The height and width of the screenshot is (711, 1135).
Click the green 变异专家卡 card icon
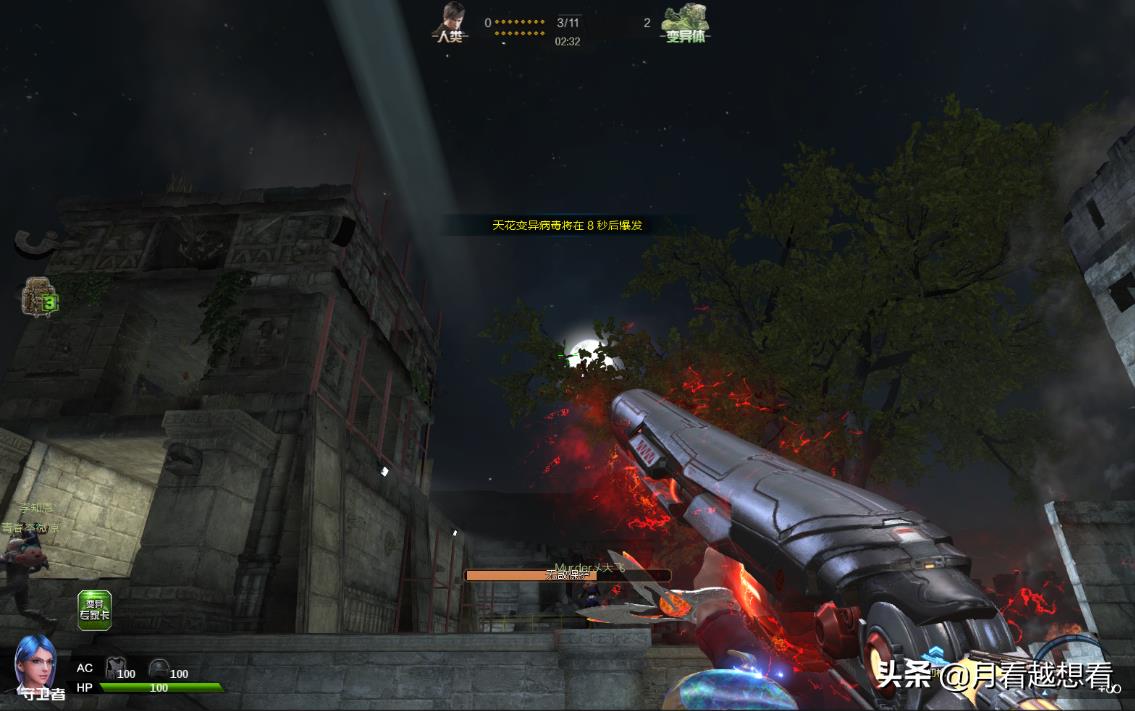coord(95,610)
